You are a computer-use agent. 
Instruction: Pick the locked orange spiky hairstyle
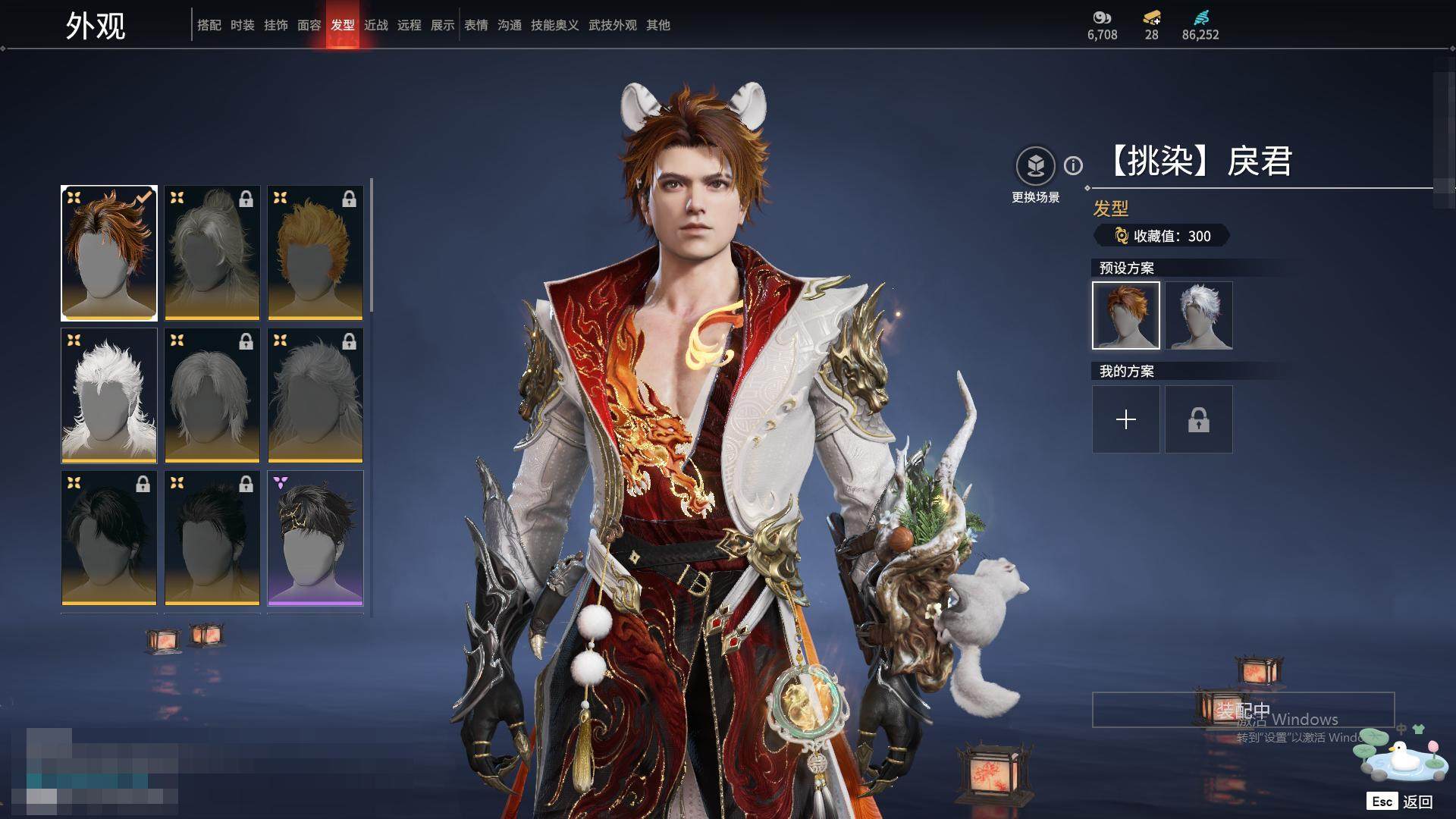tap(315, 253)
